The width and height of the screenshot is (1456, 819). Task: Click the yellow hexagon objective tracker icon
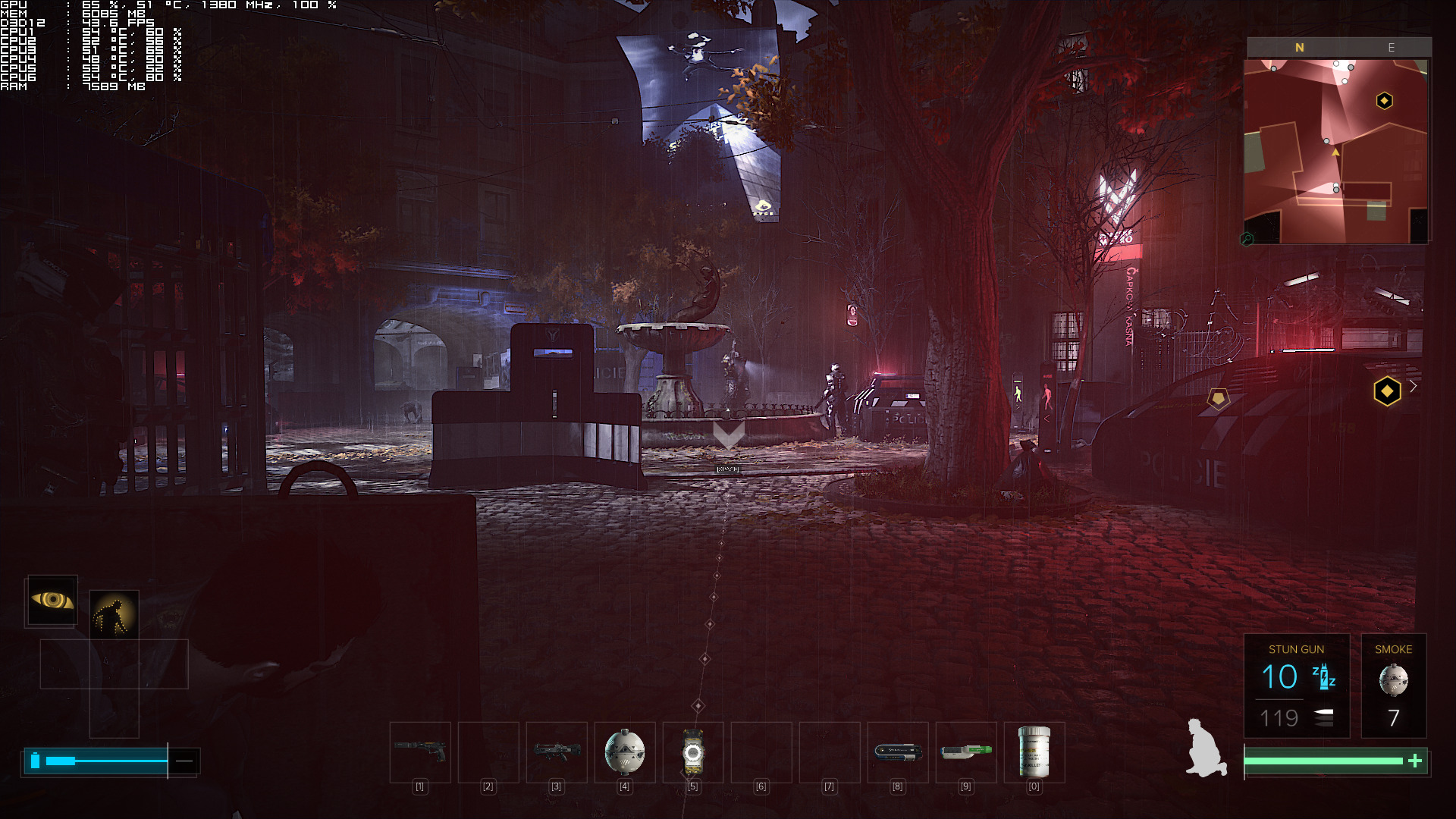(1387, 391)
